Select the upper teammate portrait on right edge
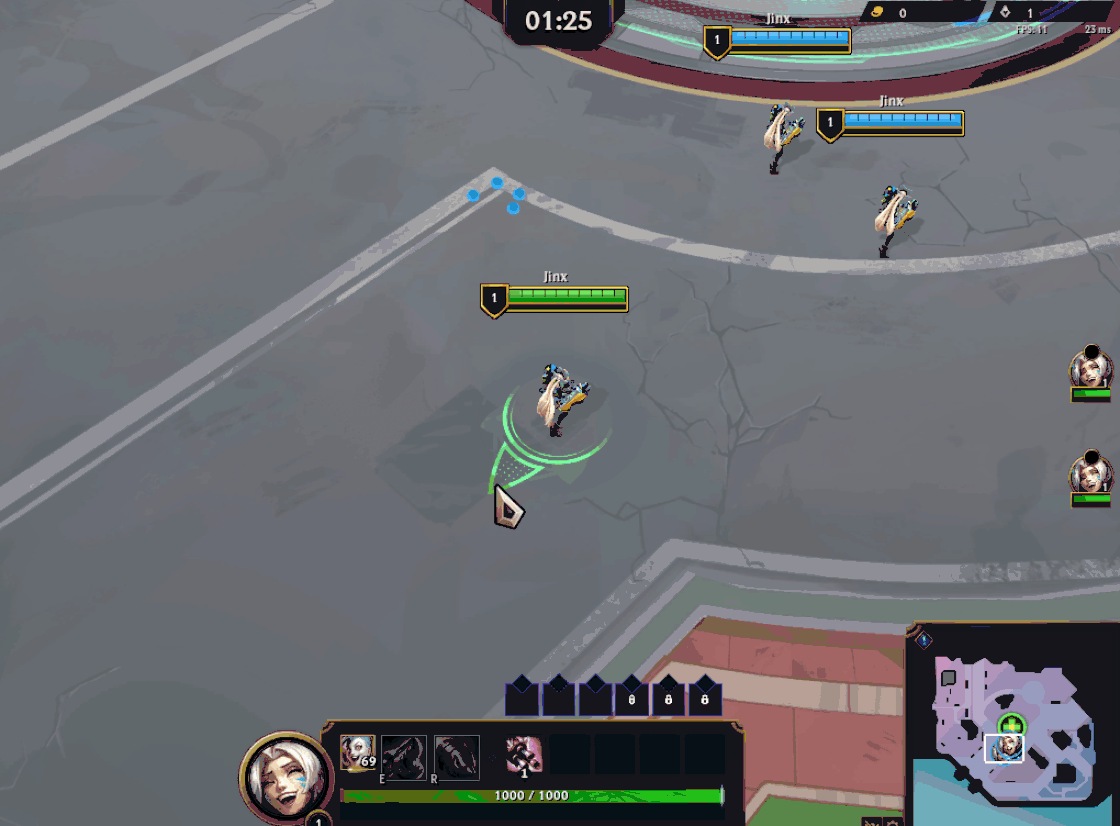1120x826 pixels. [x=1090, y=369]
